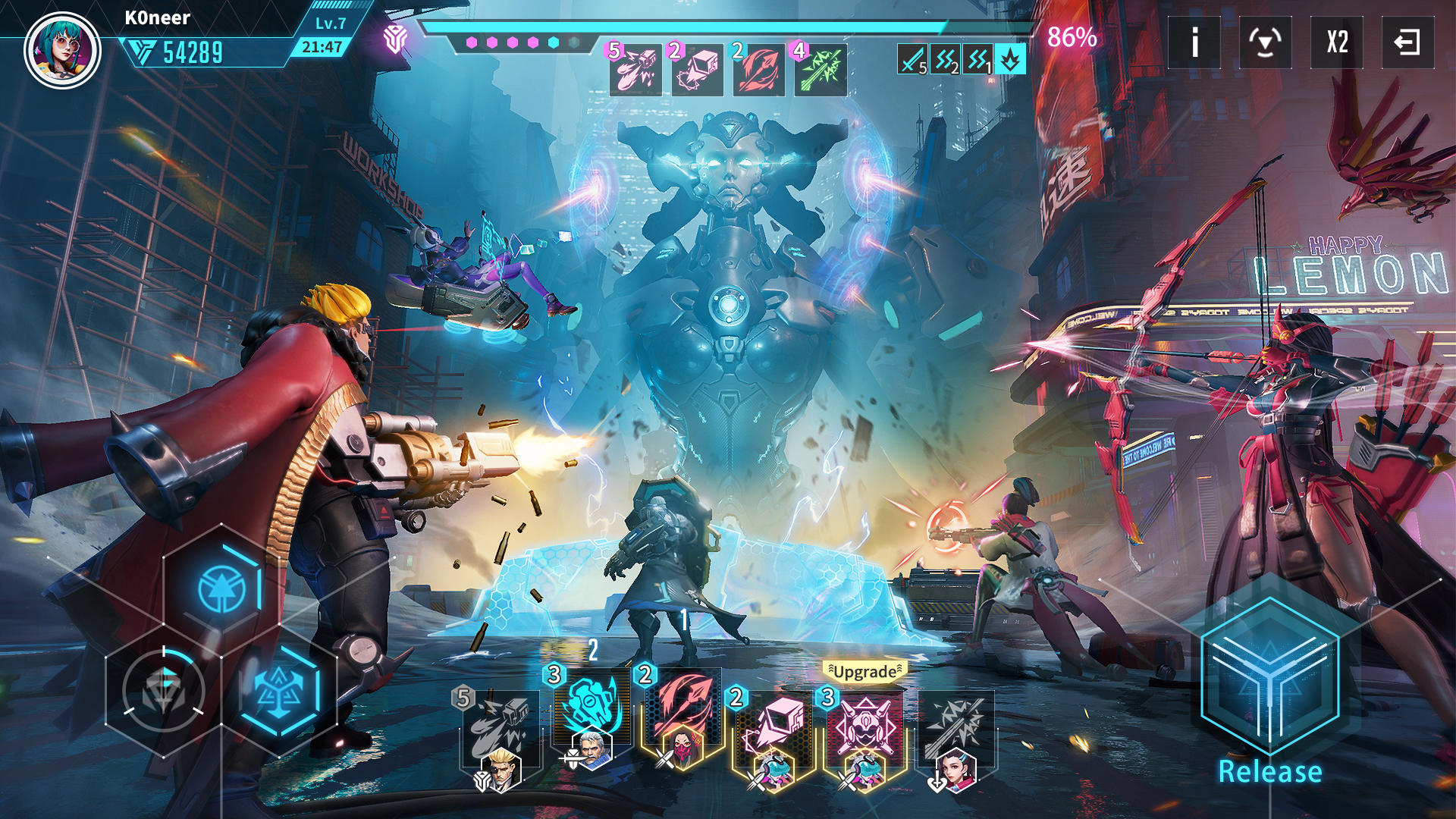Select the auto-battle targeting icon

click(x=1266, y=43)
